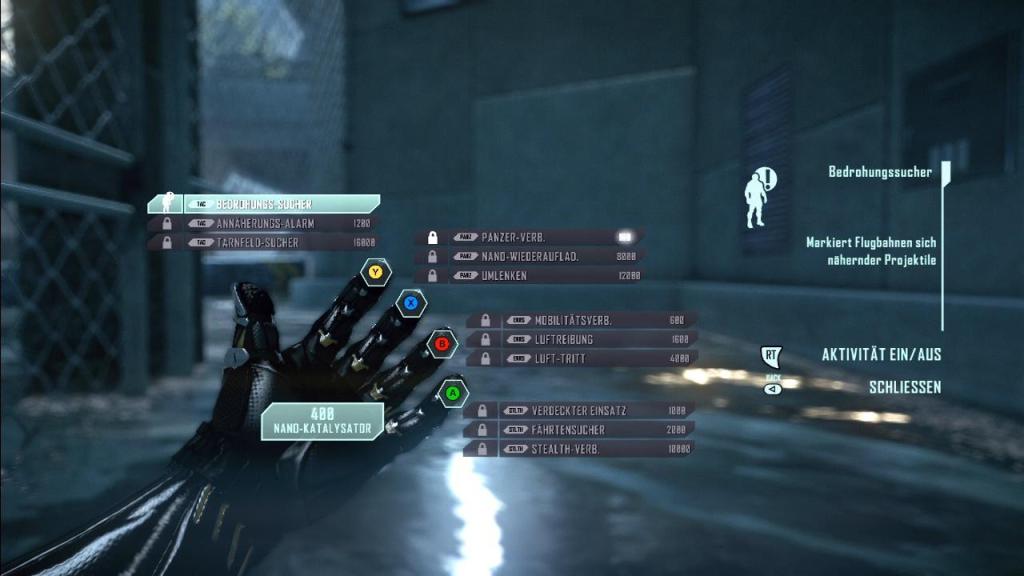Choose the Luftreibung module row
The image size is (1024, 576).
582,339
